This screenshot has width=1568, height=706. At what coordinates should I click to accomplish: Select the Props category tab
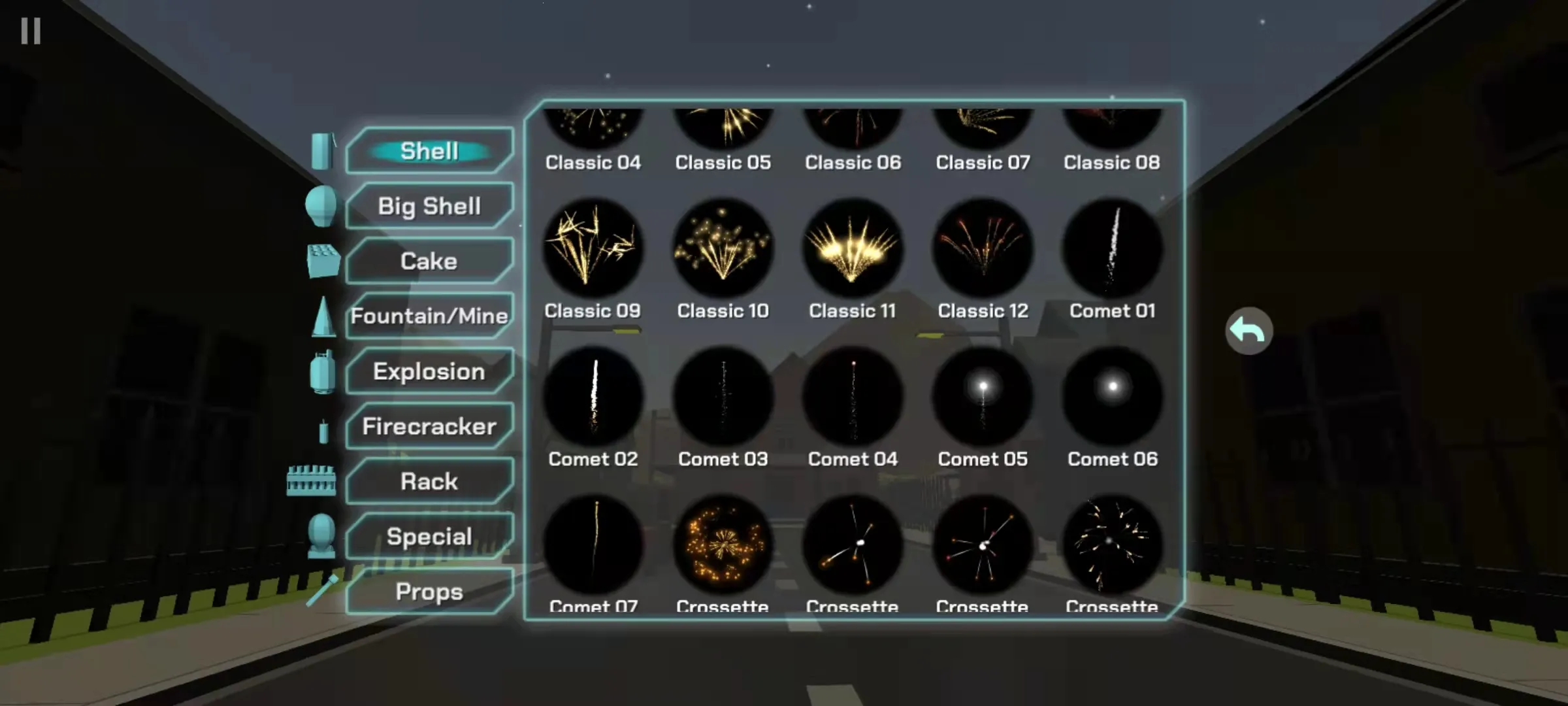point(429,591)
